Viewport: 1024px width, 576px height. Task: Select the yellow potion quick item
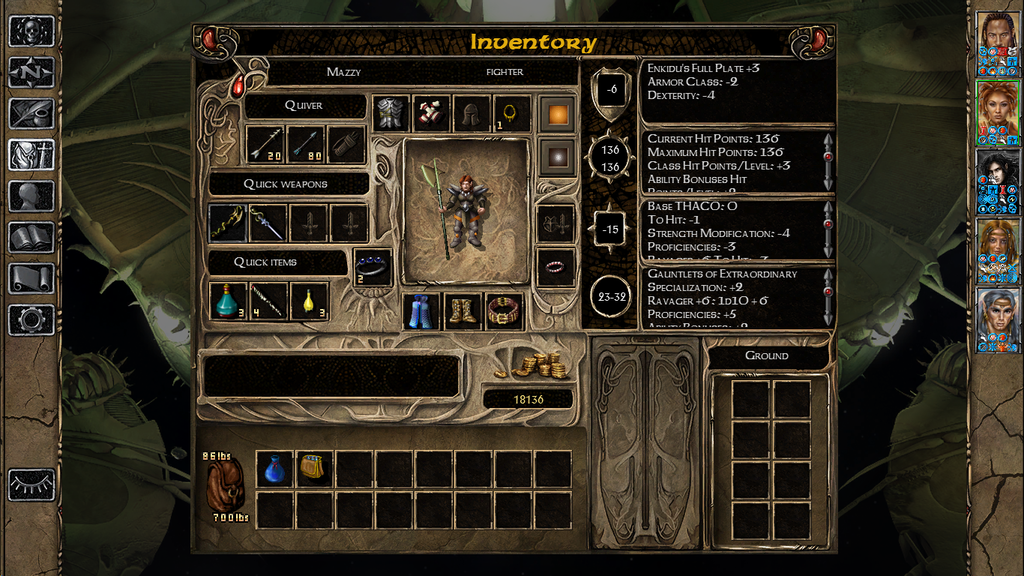(x=309, y=301)
